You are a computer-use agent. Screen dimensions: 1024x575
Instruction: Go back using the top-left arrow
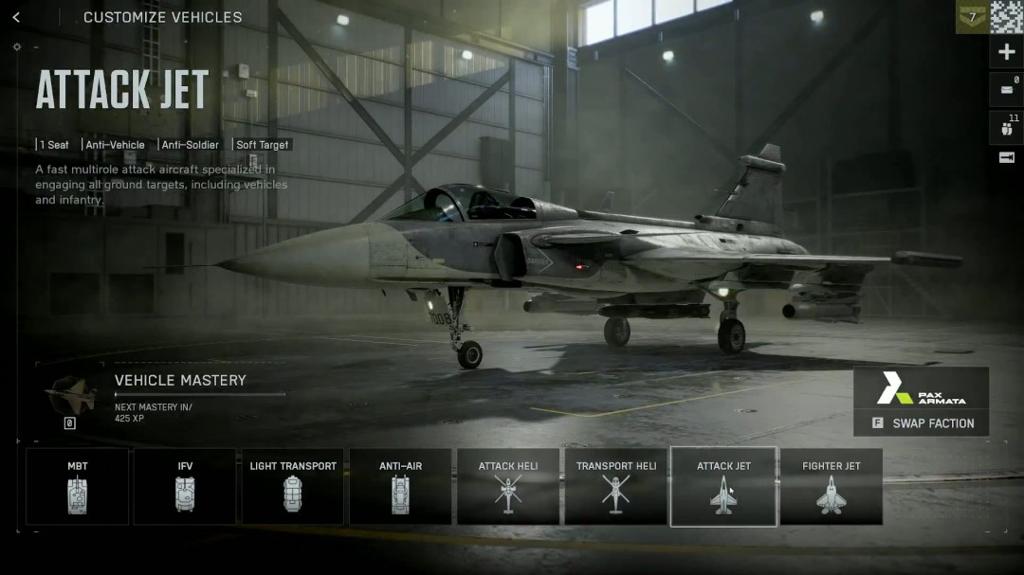16,17
